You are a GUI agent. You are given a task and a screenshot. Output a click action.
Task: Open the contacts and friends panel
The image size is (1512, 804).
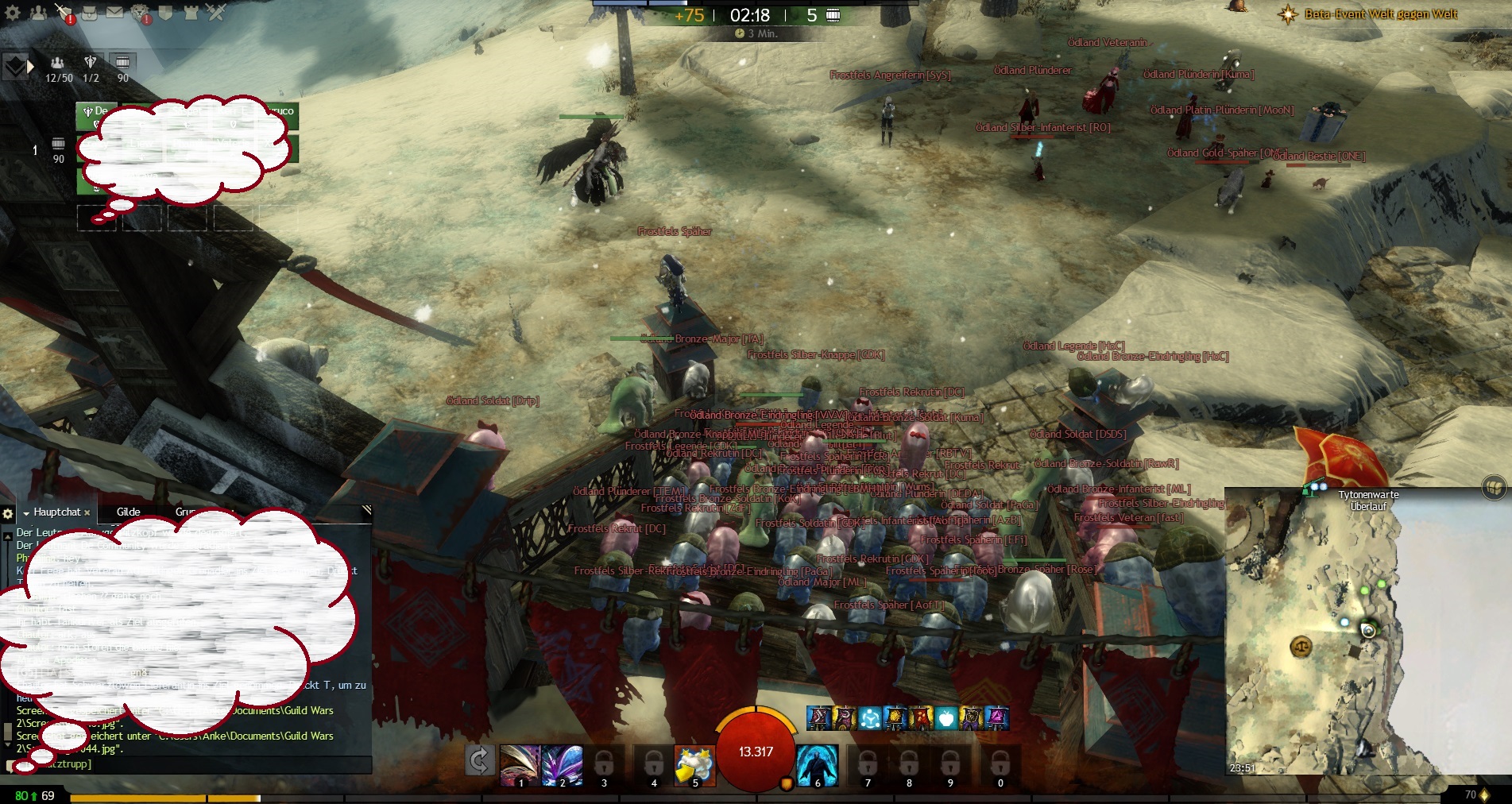coord(38,13)
